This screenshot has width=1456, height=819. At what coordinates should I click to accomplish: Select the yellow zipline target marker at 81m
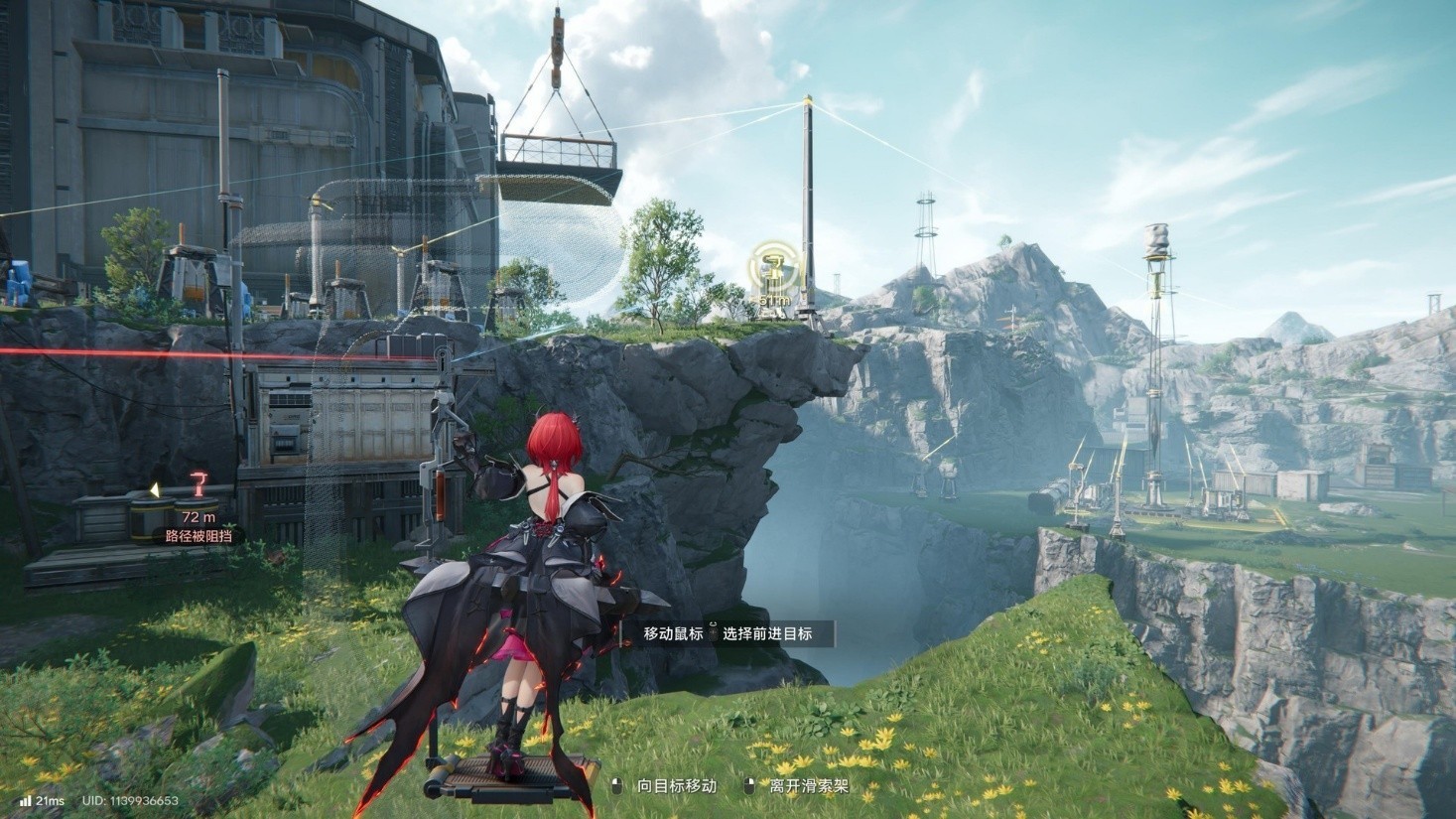pyautogui.click(x=769, y=268)
